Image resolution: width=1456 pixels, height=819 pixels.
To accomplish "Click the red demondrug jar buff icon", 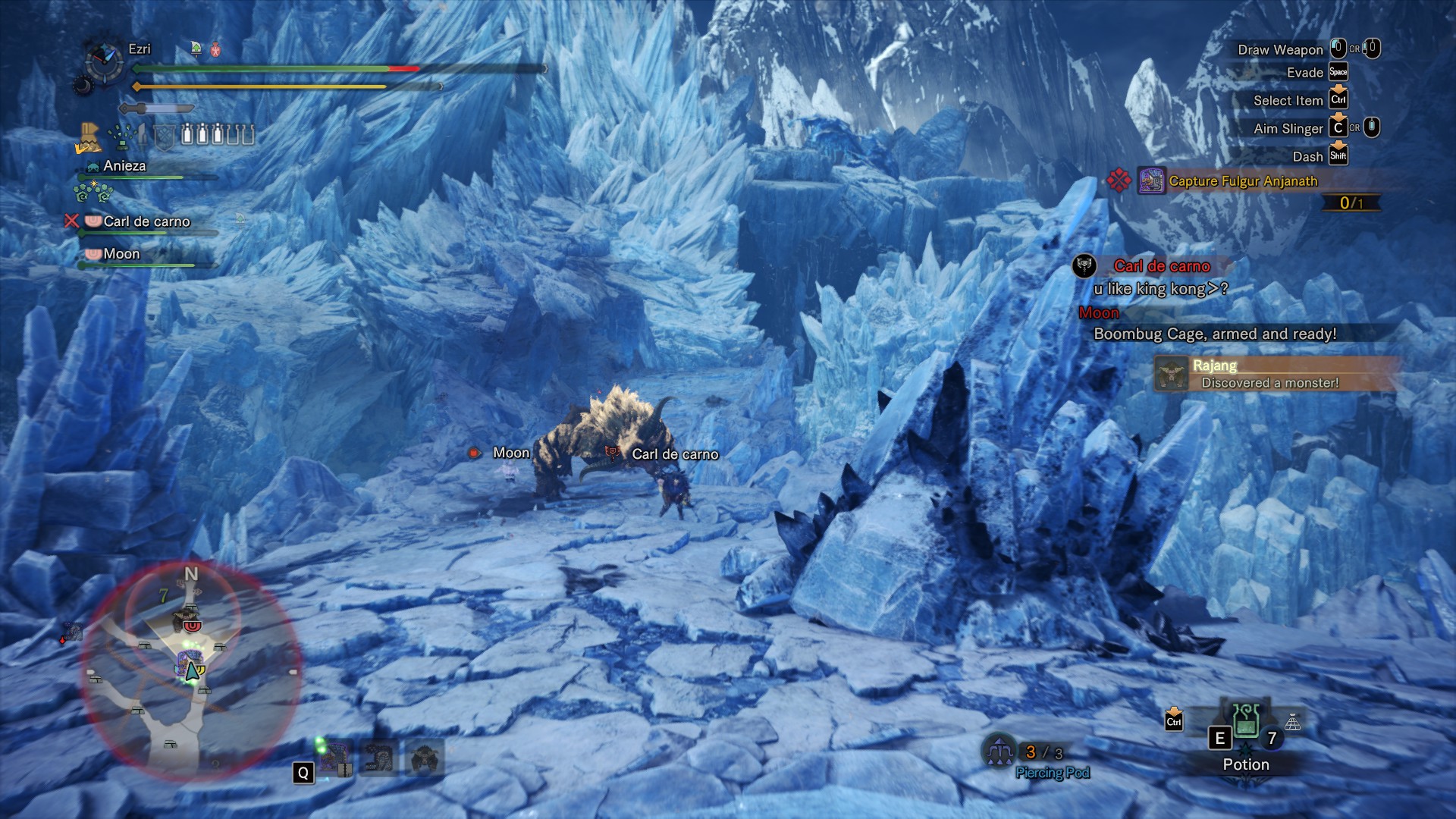I will coord(215,49).
